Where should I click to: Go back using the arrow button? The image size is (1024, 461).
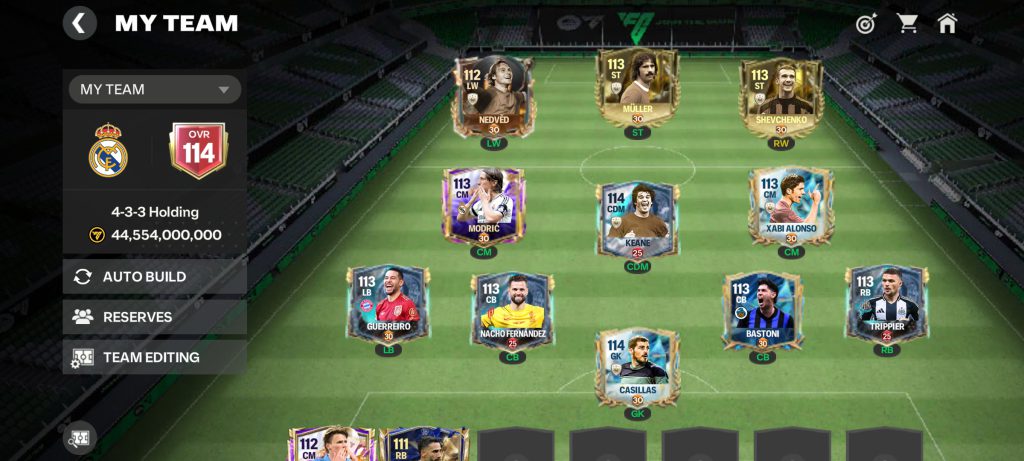[x=80, y=23]
